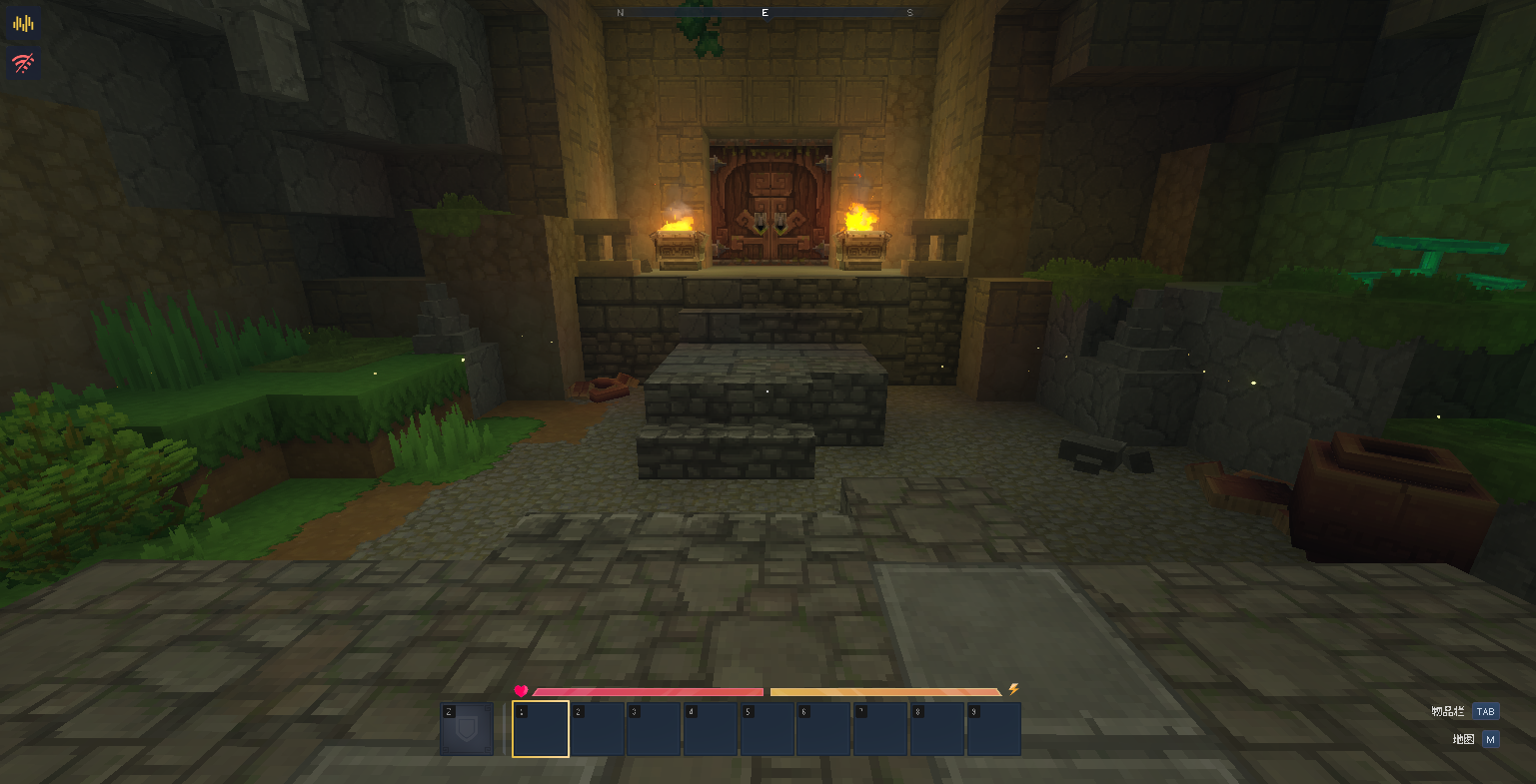Viewport: 1536px width, 784px height.
Task: Click the yellow audio waveform icon
Action: click(23, 23)
